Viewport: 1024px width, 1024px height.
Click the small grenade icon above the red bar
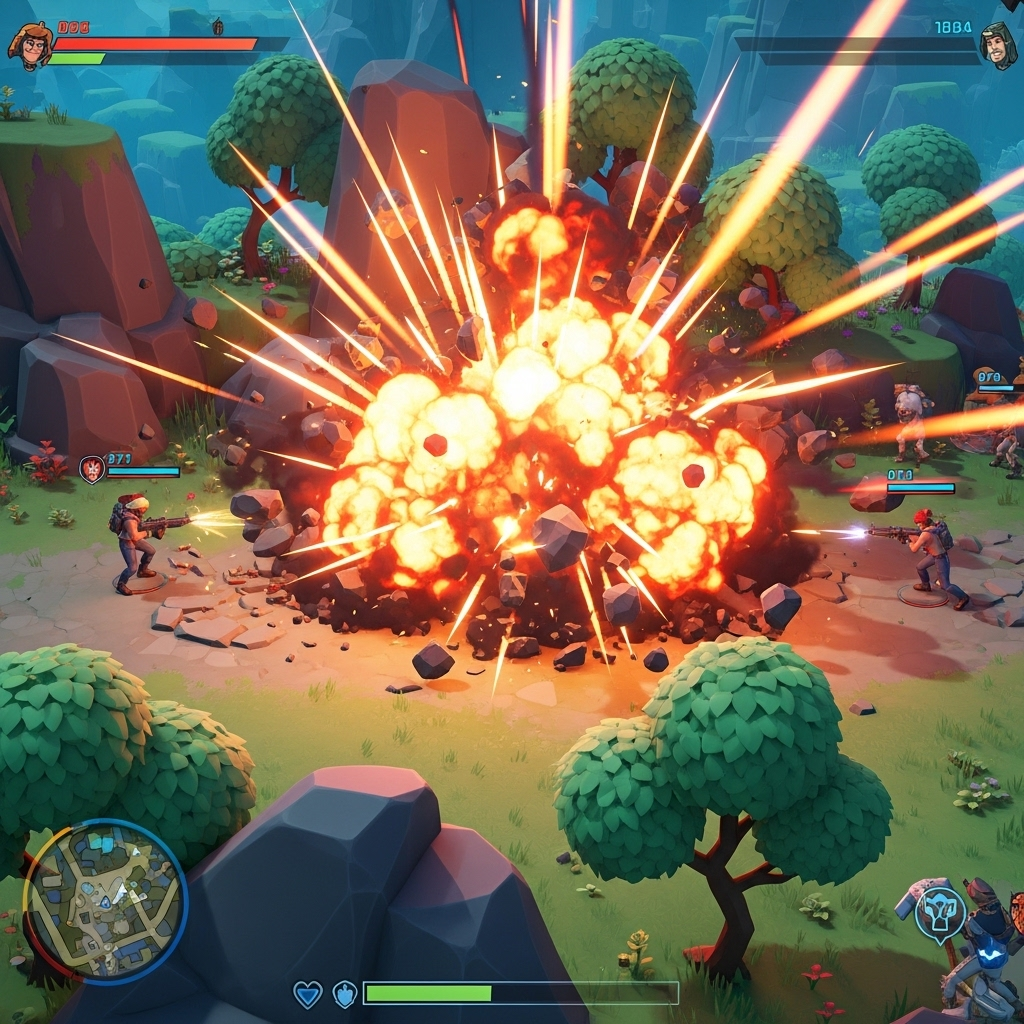tap(218, 27)
